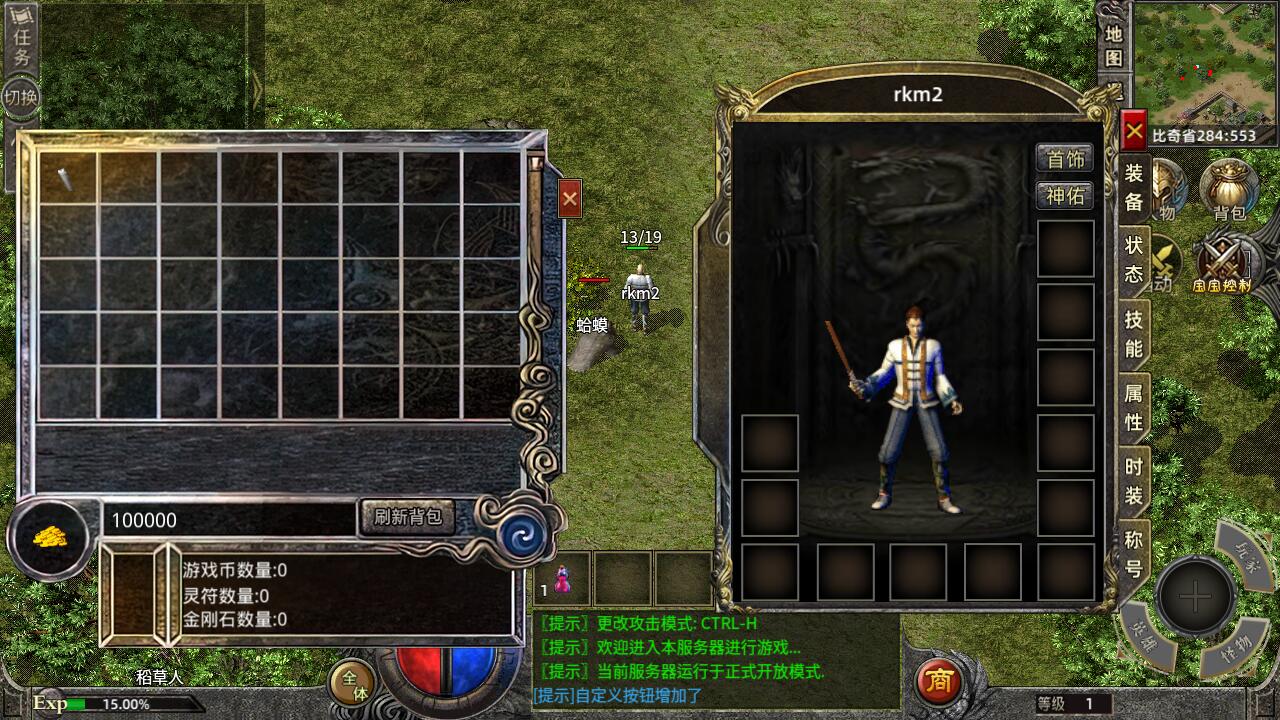Close the inventory bag window
Viewport: 1280px width, 720px height.
click(x=570, y=199)
